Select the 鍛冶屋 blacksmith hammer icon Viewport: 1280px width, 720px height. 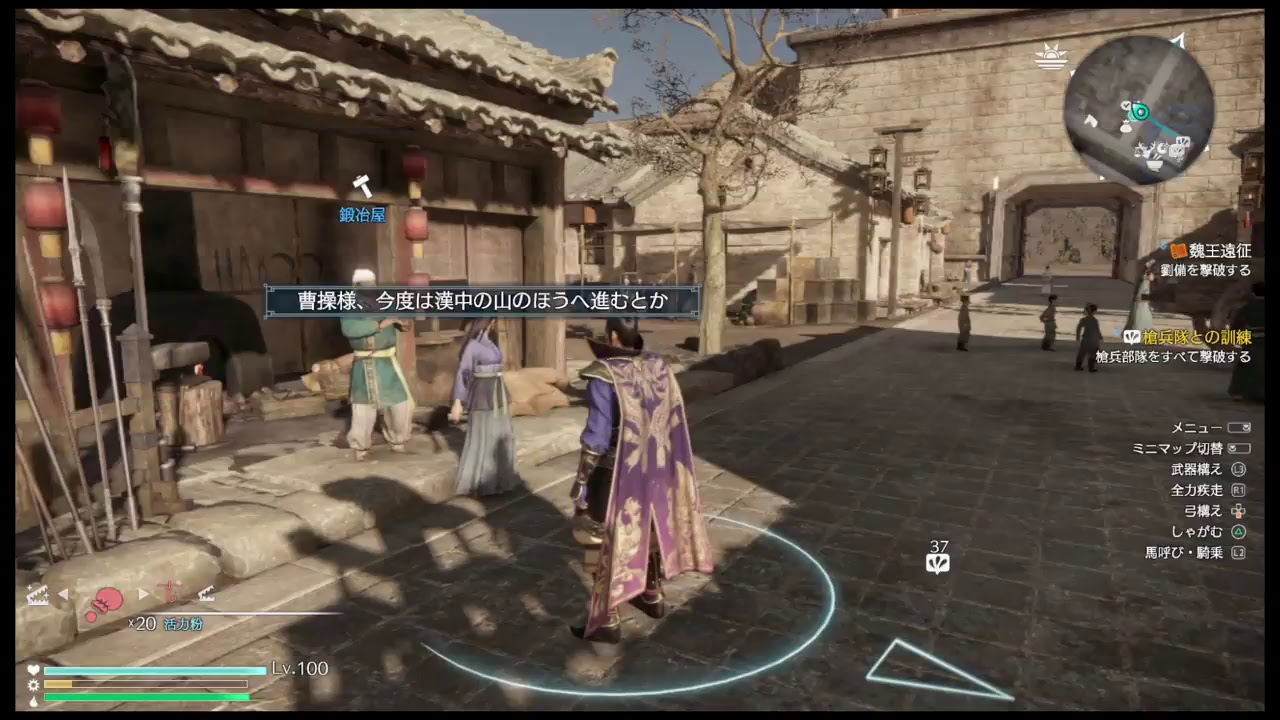[361, 186]
